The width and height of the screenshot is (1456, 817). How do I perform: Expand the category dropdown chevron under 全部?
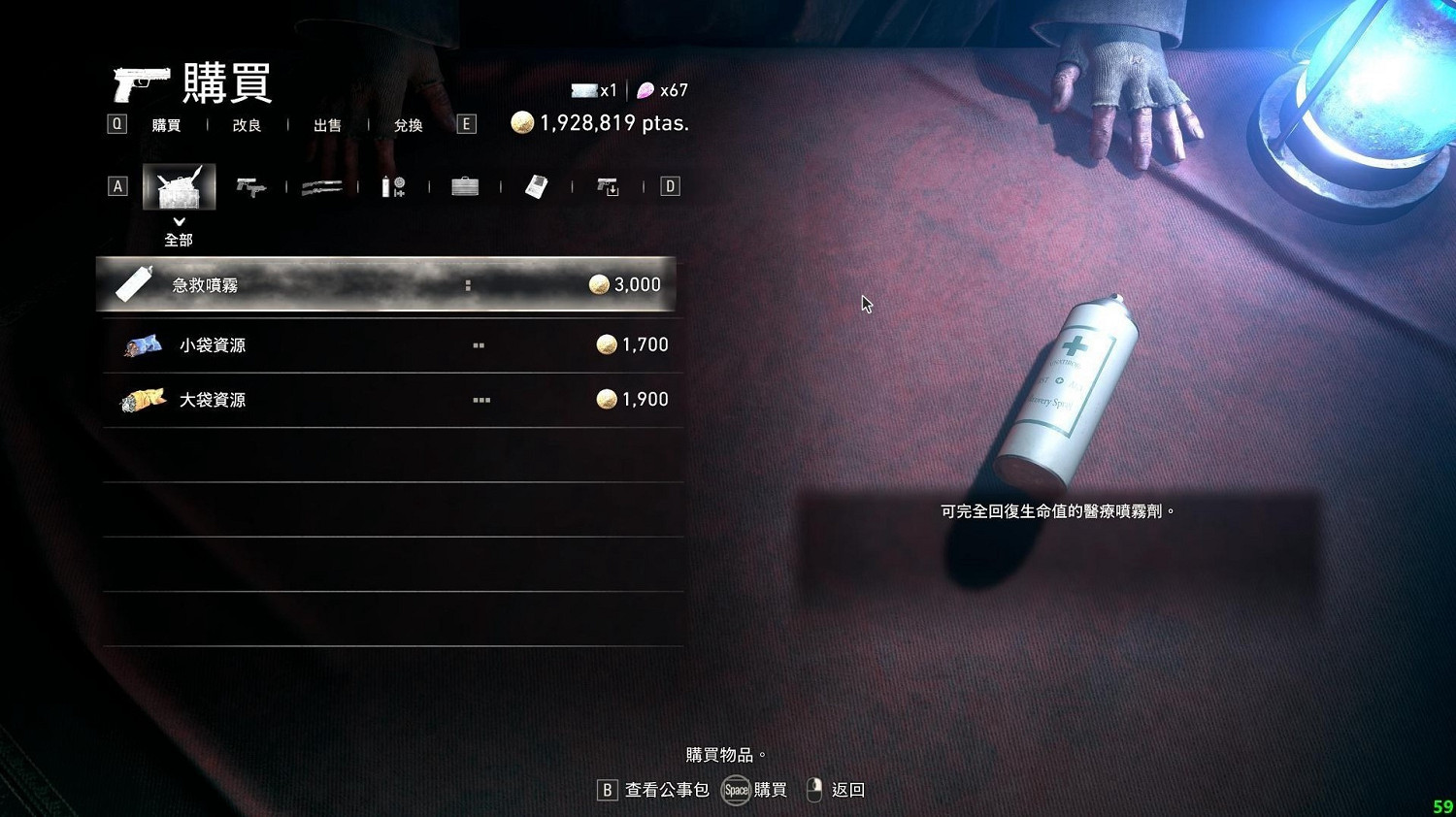point(178,221)
